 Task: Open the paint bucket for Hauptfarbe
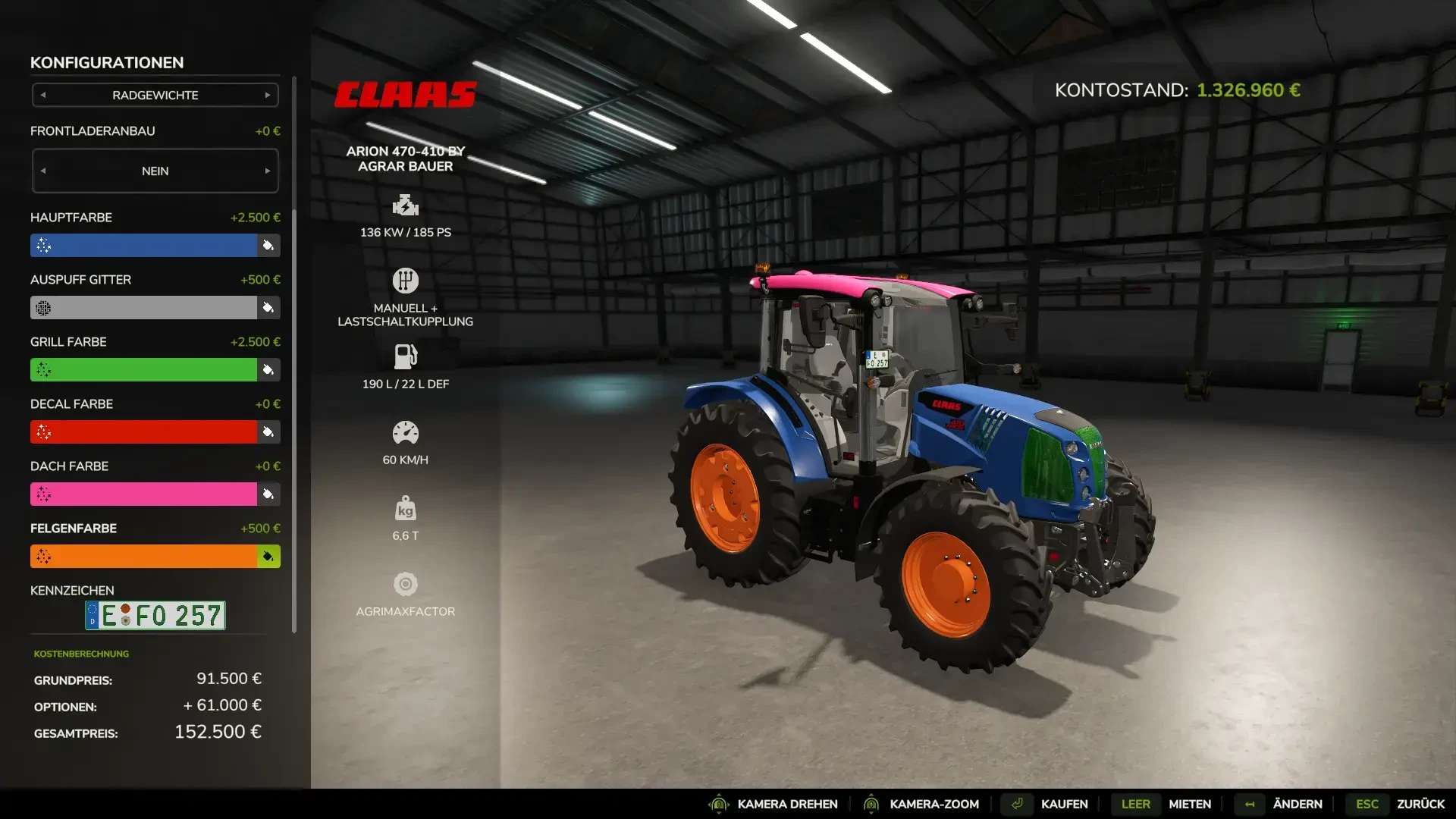coord(268,246)
